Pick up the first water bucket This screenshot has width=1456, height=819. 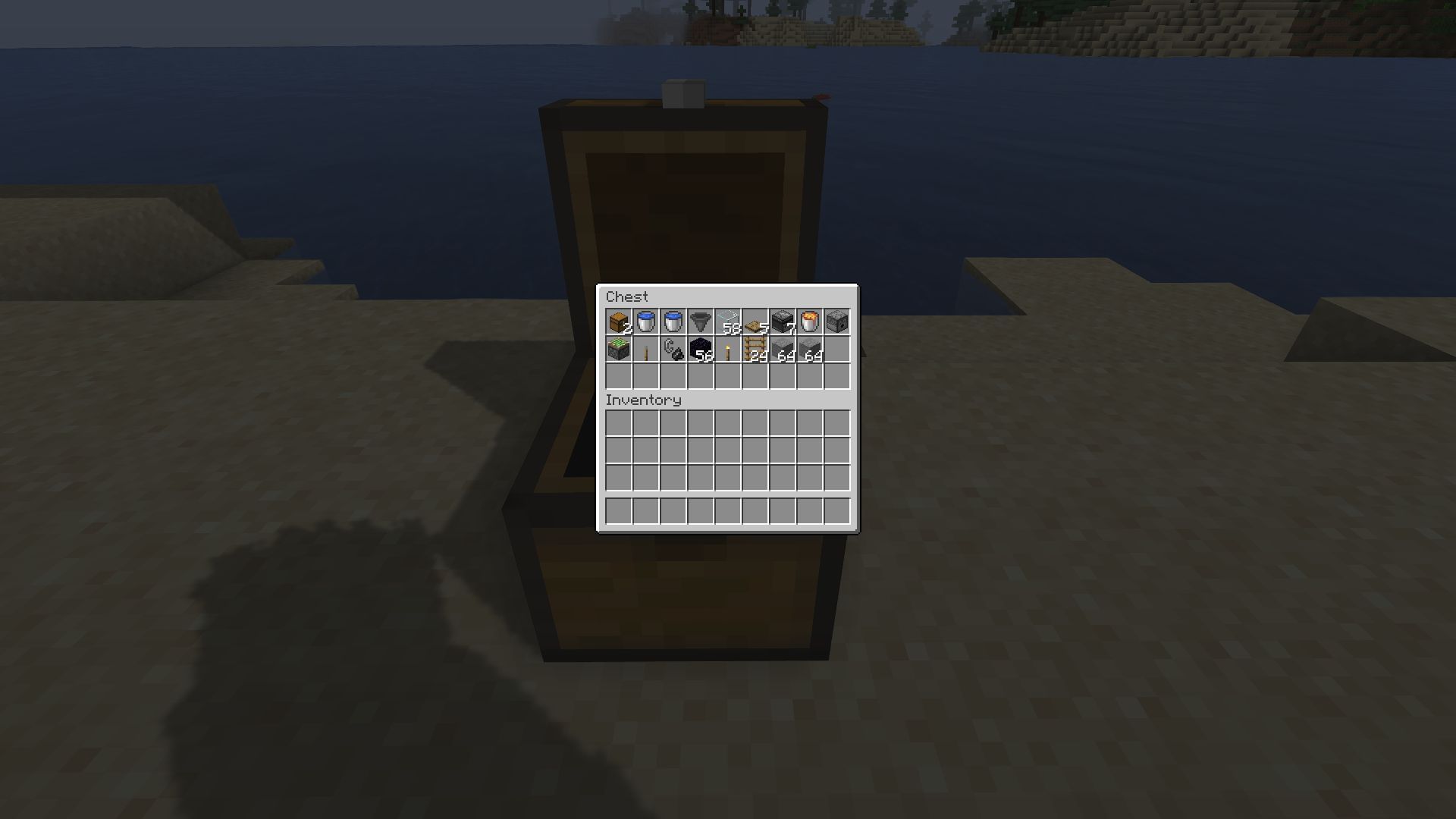coord(646,322)
